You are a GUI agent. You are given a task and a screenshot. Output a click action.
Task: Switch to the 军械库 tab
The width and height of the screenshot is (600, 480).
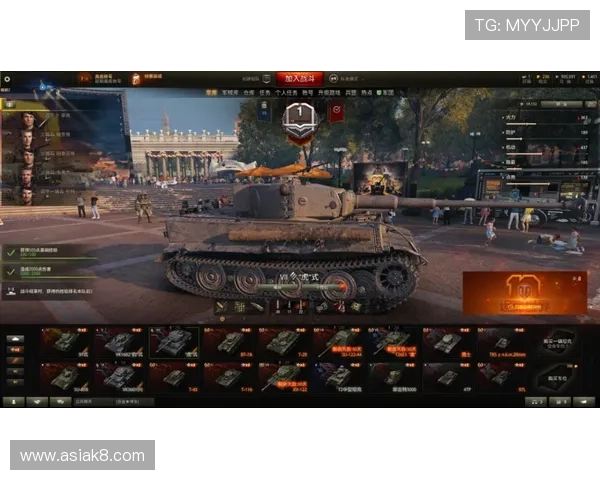click(231, 92)
